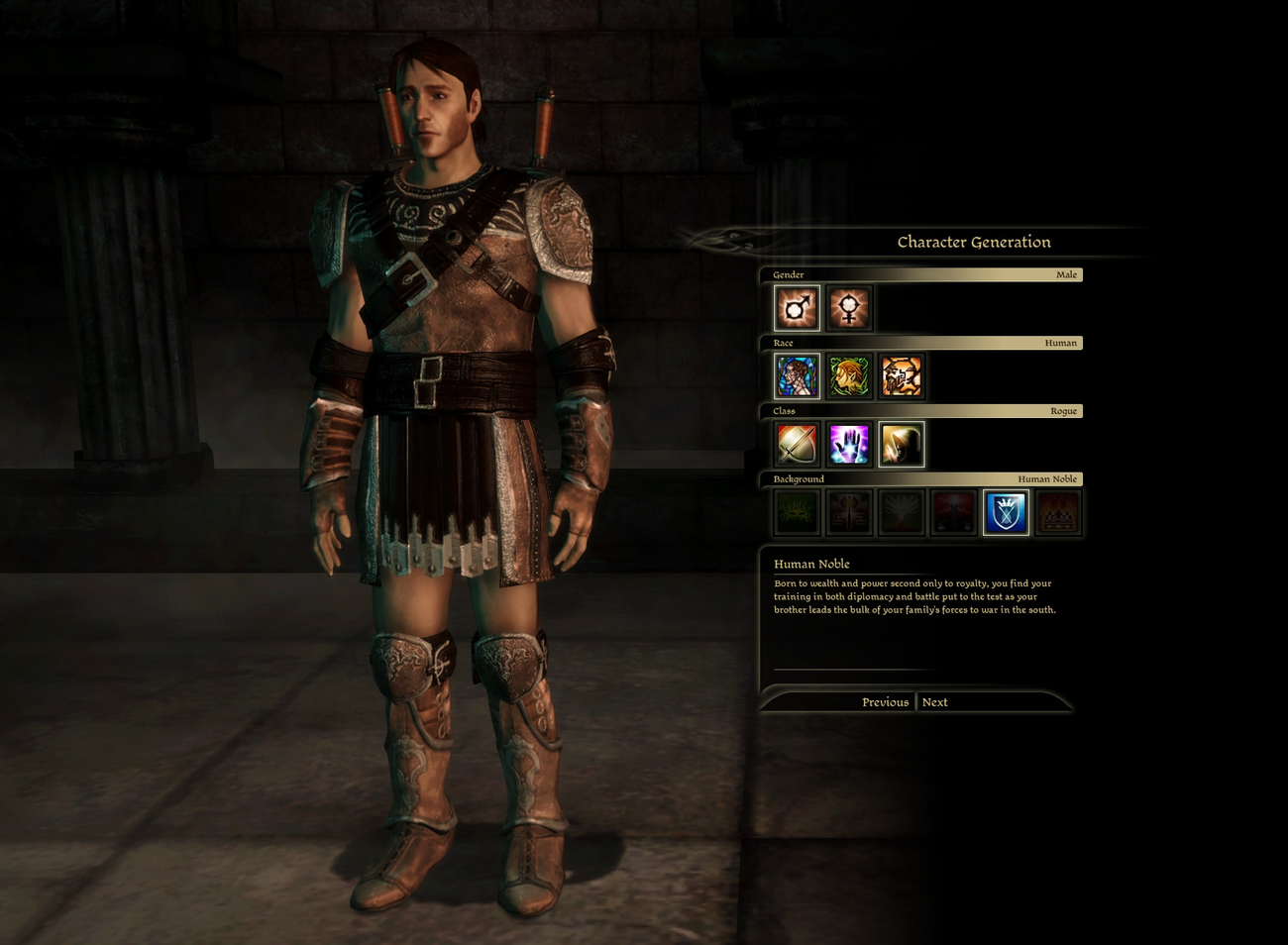Select the Mage class icon
Image resolution: width=1288 pixels, height=945 pixels.
click(849, 444)
